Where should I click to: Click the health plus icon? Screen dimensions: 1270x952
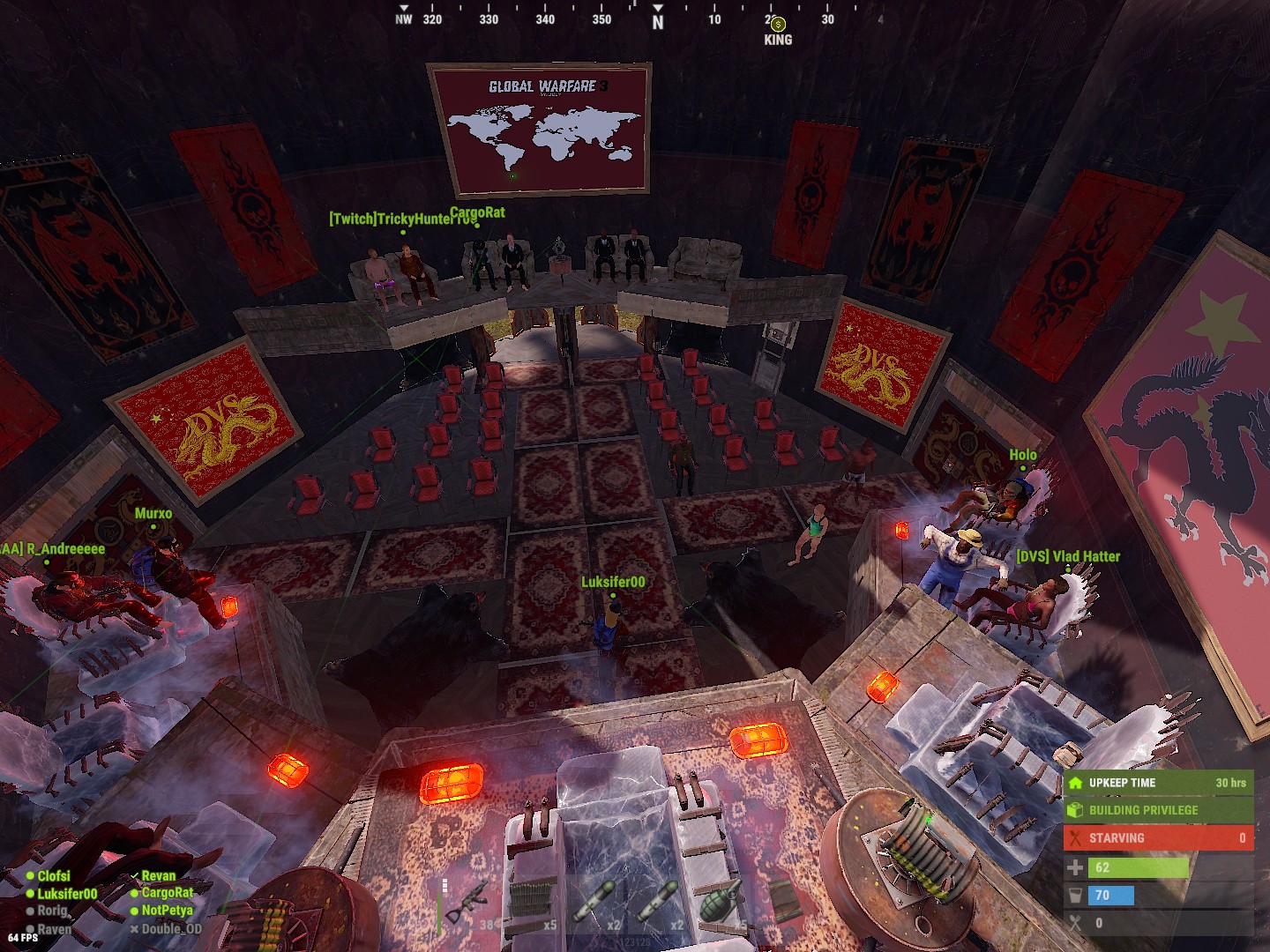[1077, 866]
